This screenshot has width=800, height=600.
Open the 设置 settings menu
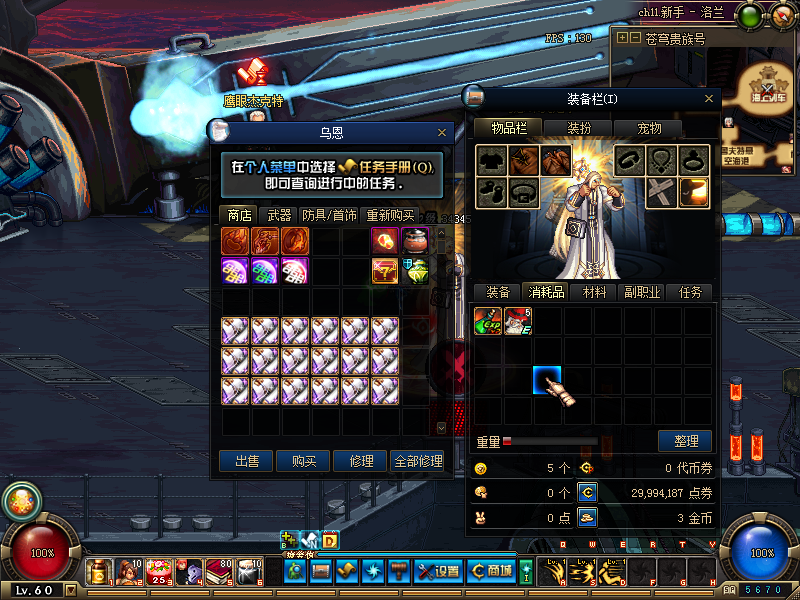[x=438, y=571]
